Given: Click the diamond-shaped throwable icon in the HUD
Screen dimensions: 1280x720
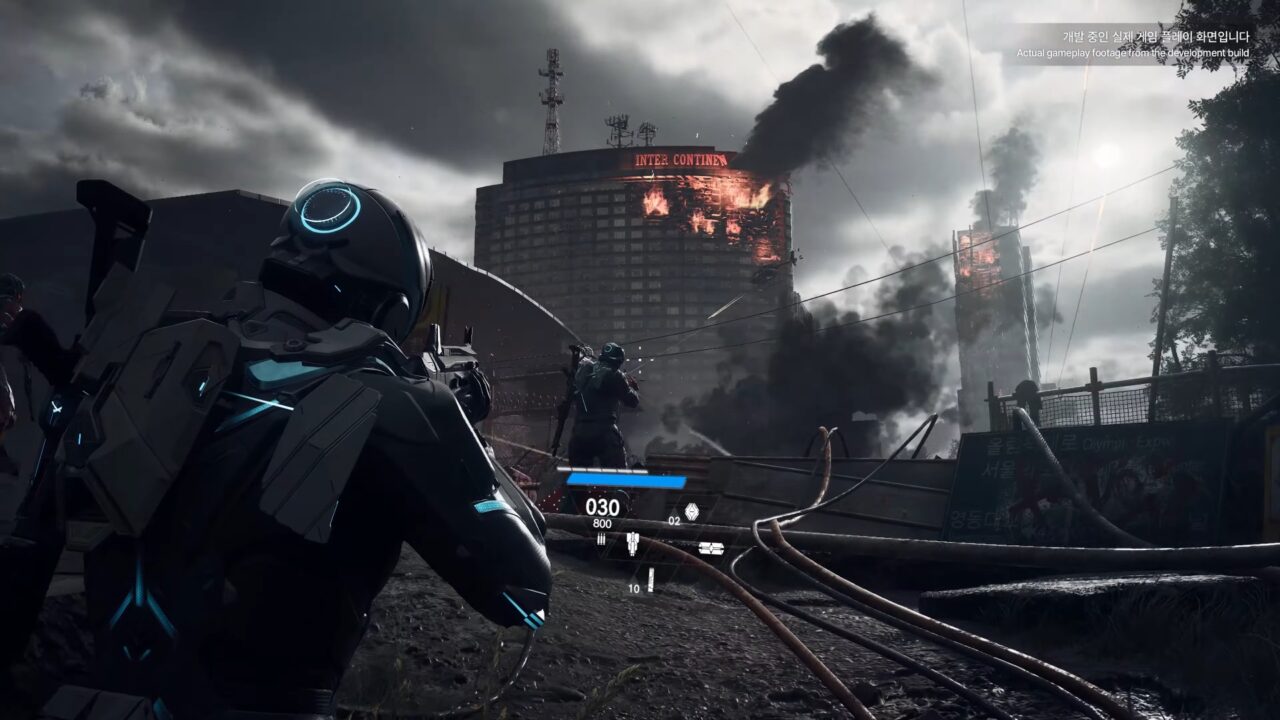Looking at the screenshot, I should (x=692, y=510).
